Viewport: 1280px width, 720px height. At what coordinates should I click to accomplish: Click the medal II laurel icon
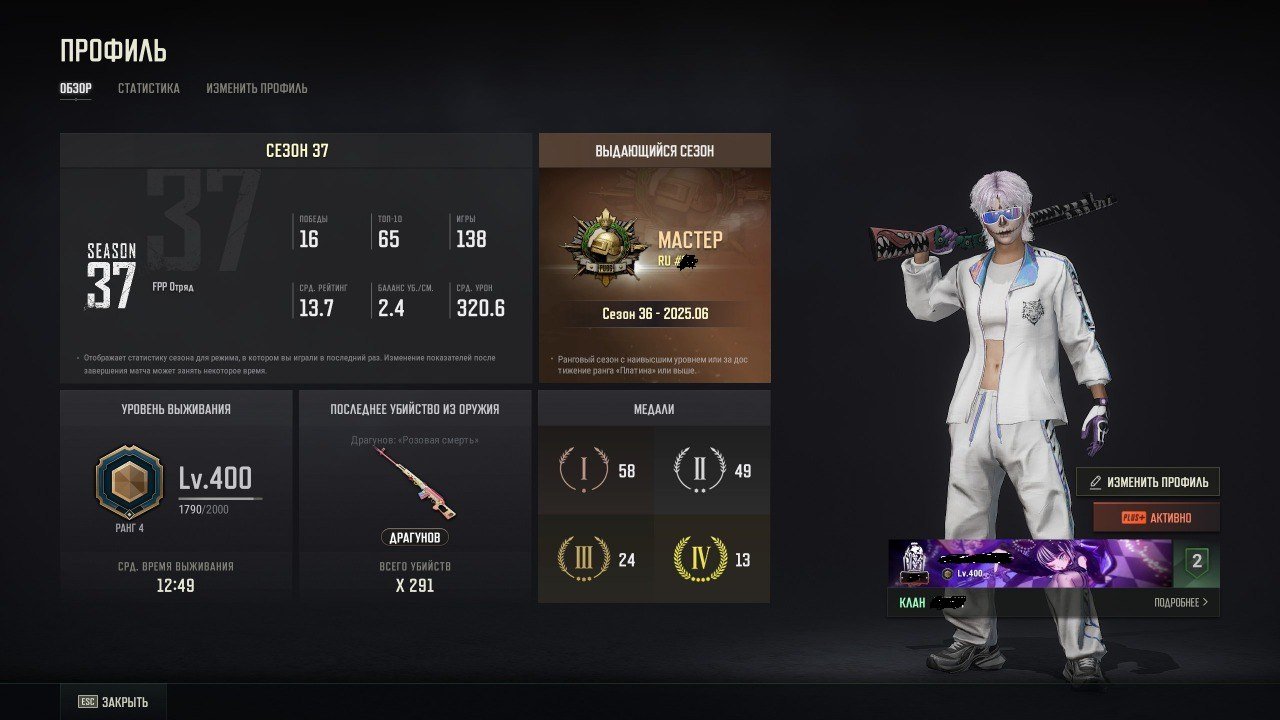coord(700,470)
